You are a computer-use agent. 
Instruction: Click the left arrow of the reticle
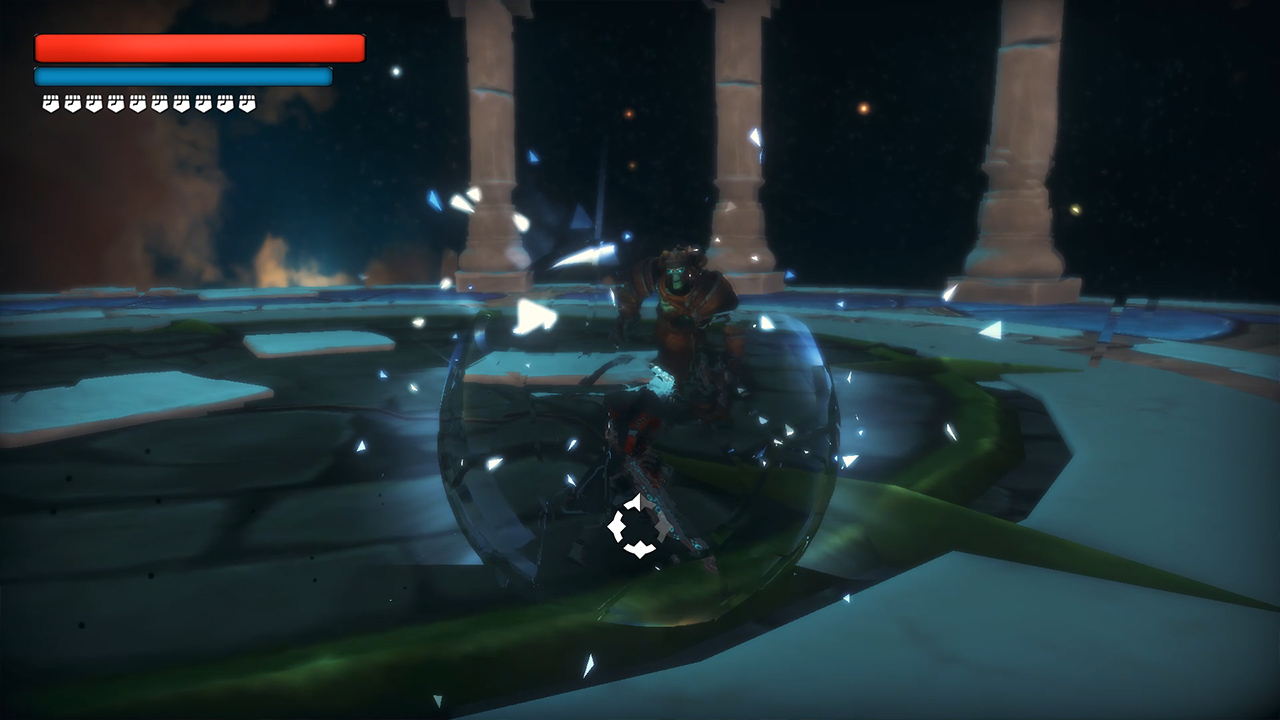tap(616, 526)
